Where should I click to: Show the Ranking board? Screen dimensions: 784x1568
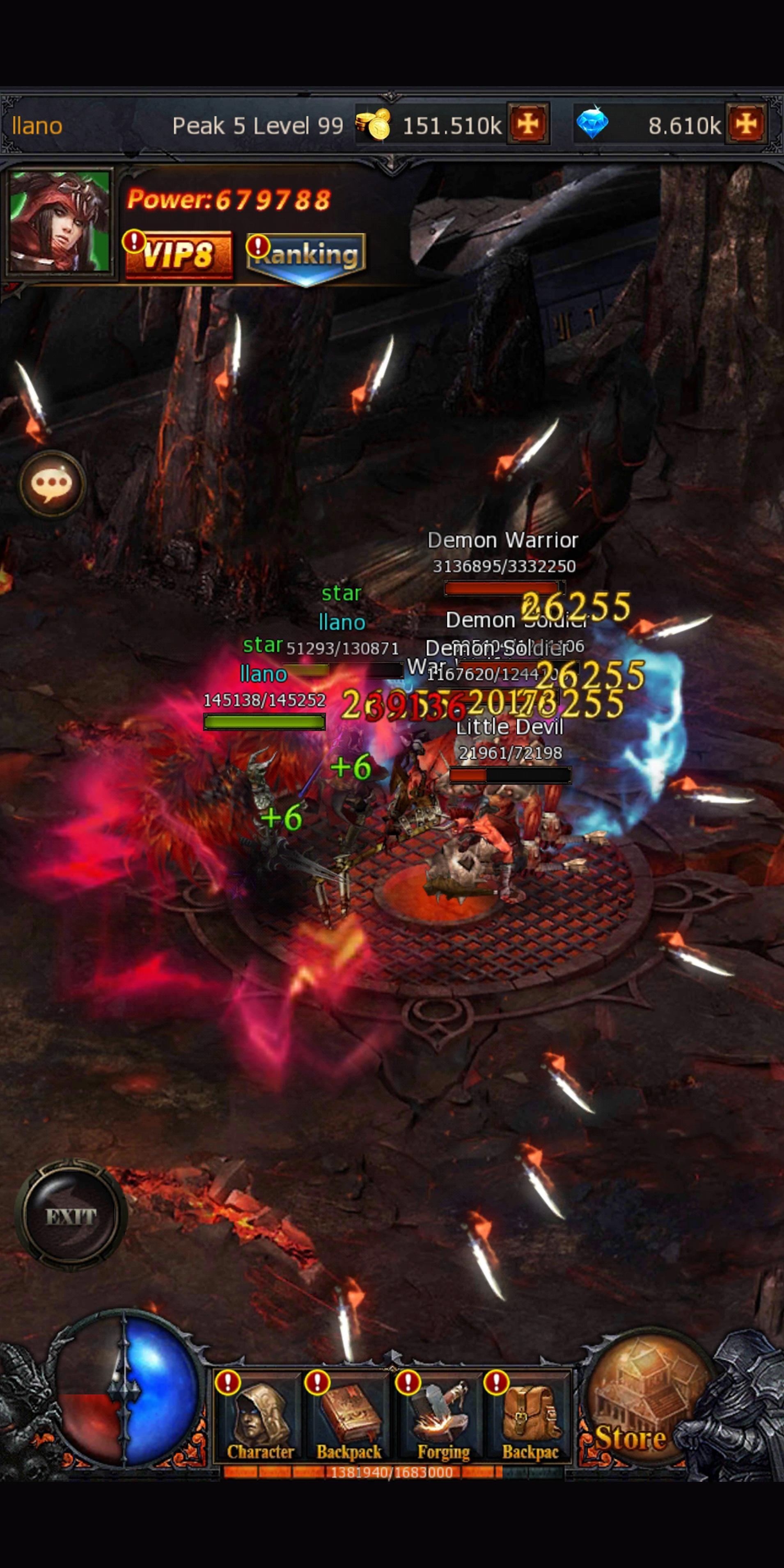click(306, 256)
